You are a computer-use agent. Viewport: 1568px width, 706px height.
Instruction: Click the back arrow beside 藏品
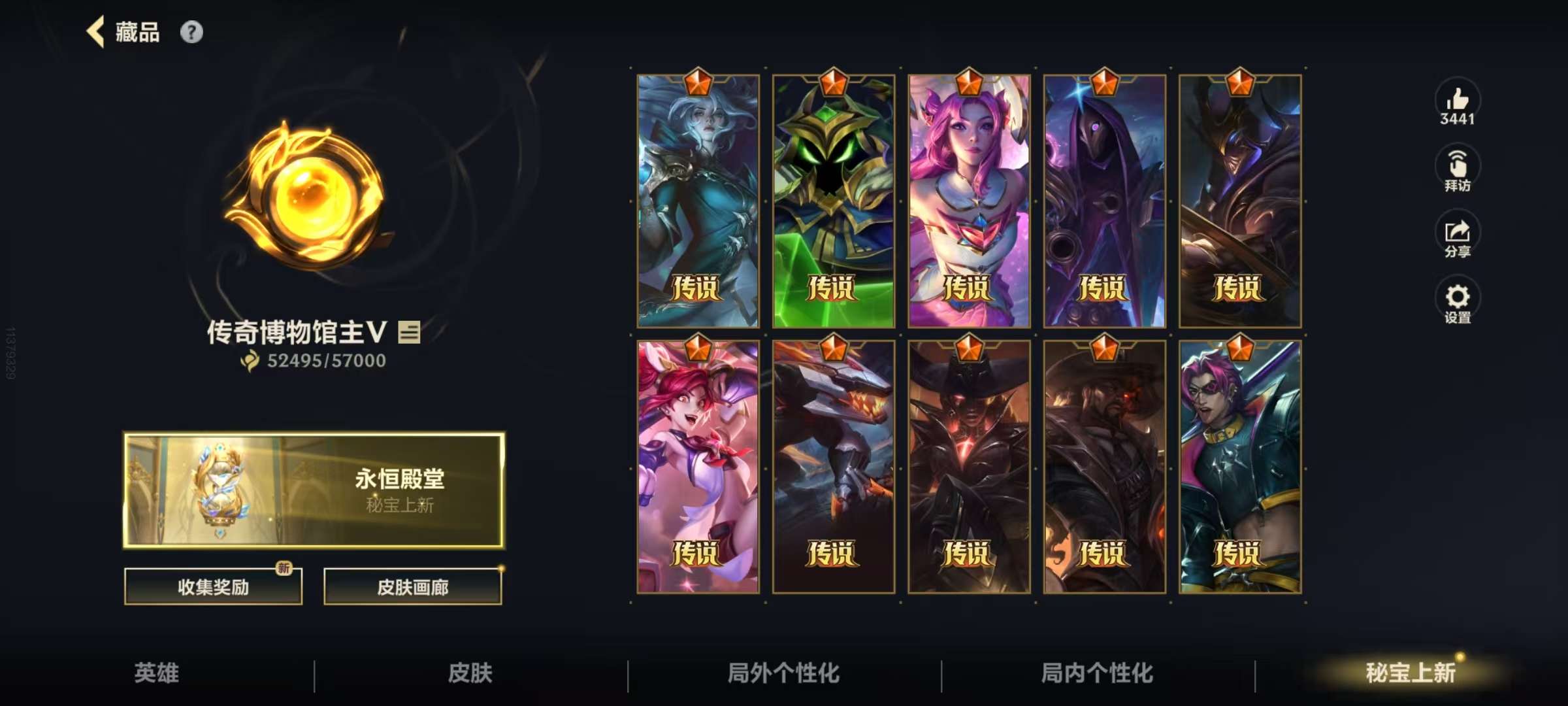(95, 31)
